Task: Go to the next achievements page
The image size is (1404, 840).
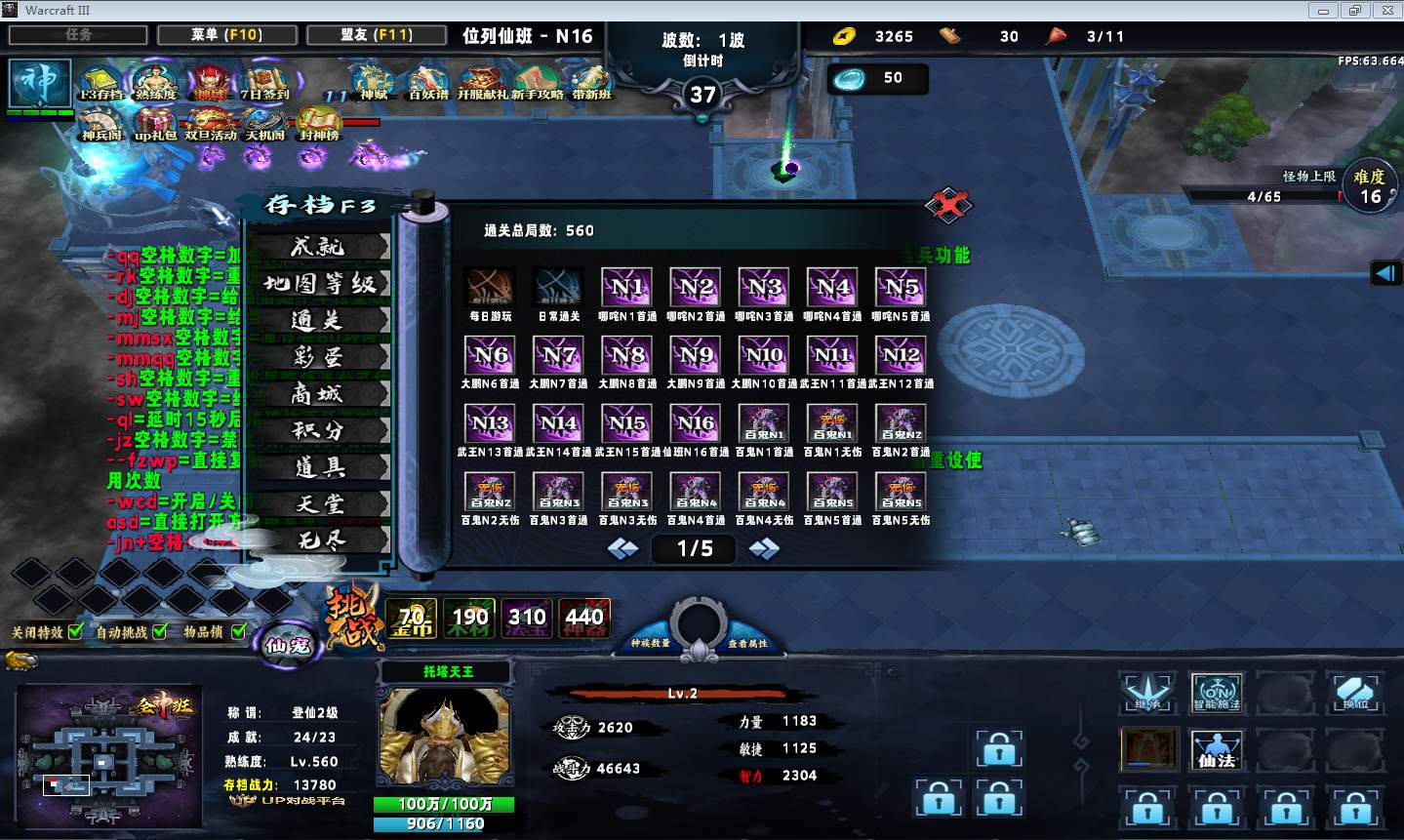Action: tap(763, 549)
